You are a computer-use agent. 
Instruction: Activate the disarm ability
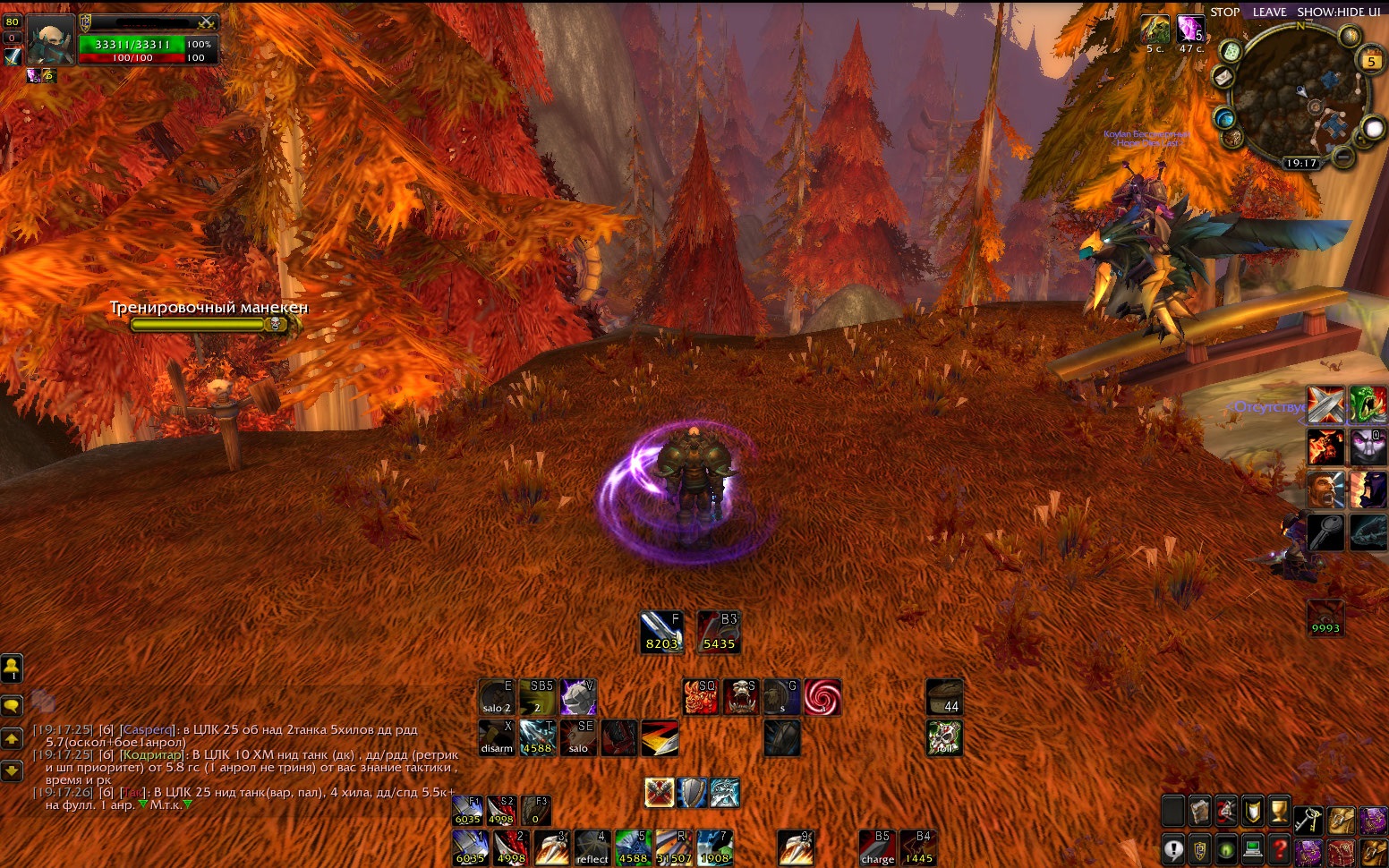pos(497,737)
